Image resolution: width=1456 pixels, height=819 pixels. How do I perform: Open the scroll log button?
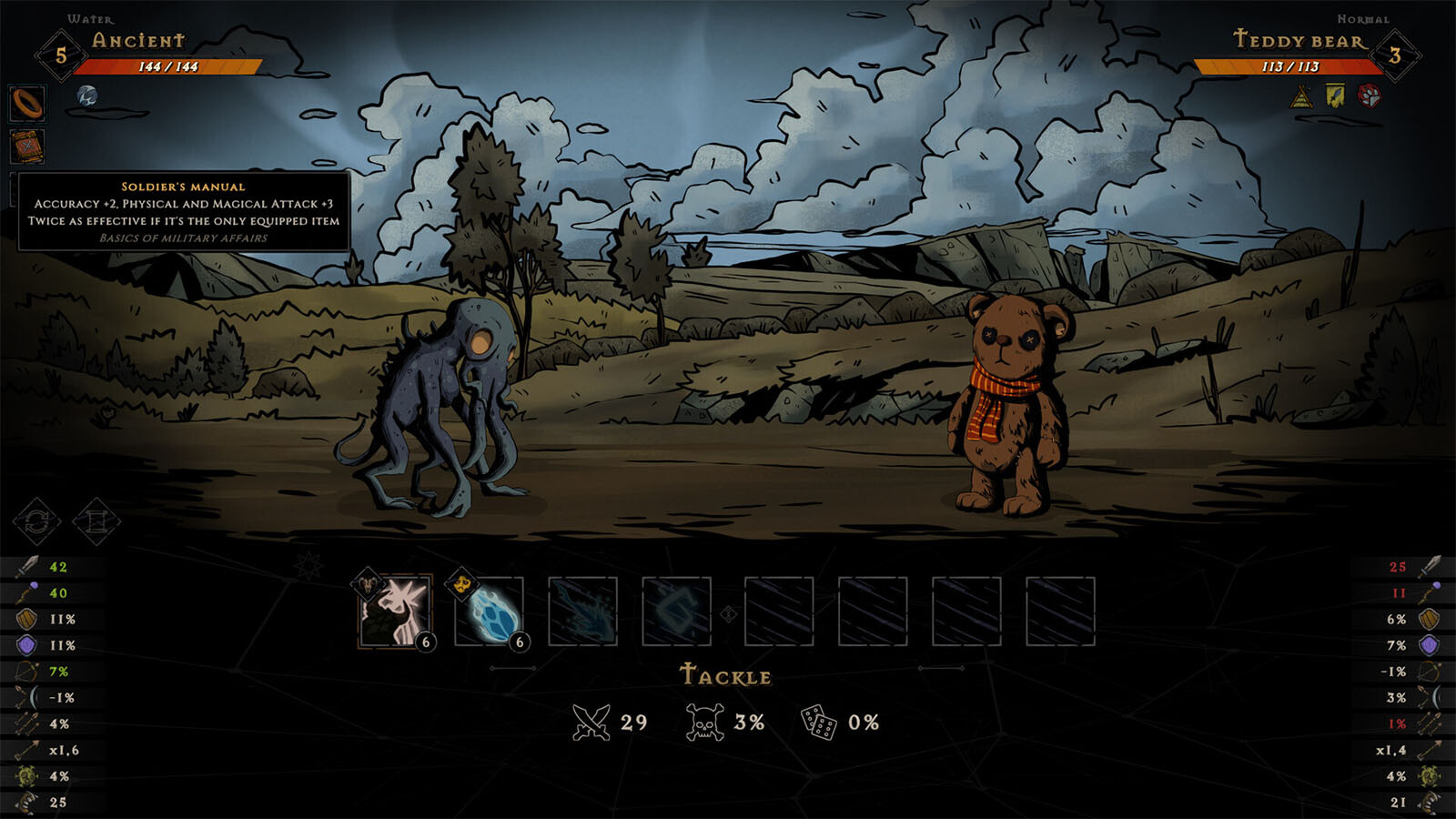(x=96, y=521)
